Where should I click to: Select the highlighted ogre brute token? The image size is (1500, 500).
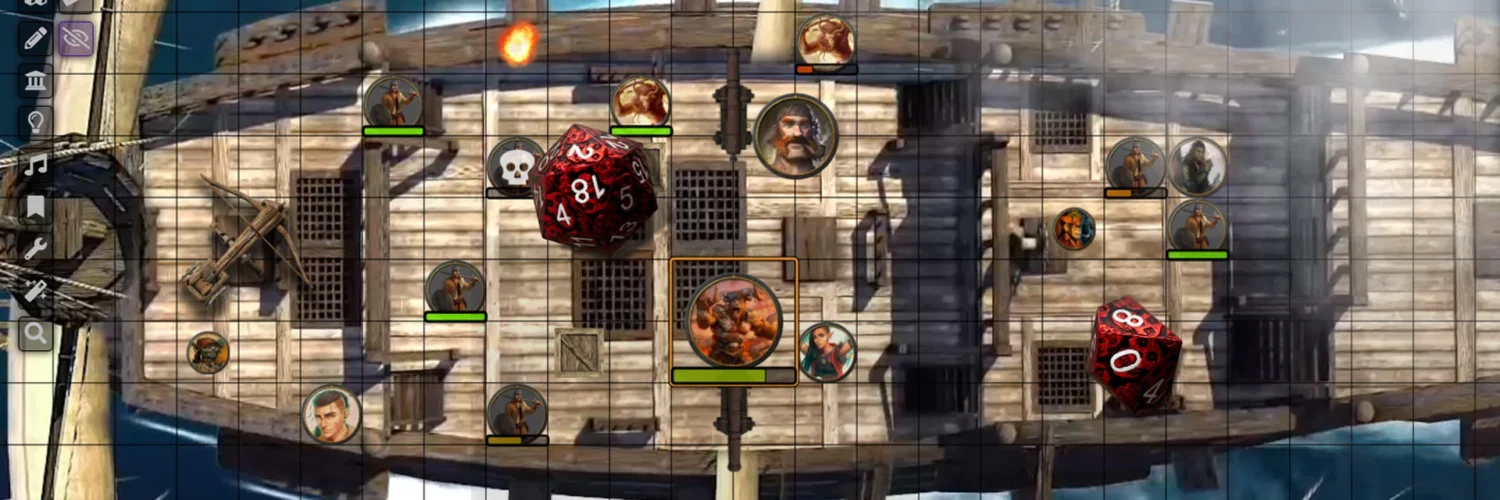733,320
